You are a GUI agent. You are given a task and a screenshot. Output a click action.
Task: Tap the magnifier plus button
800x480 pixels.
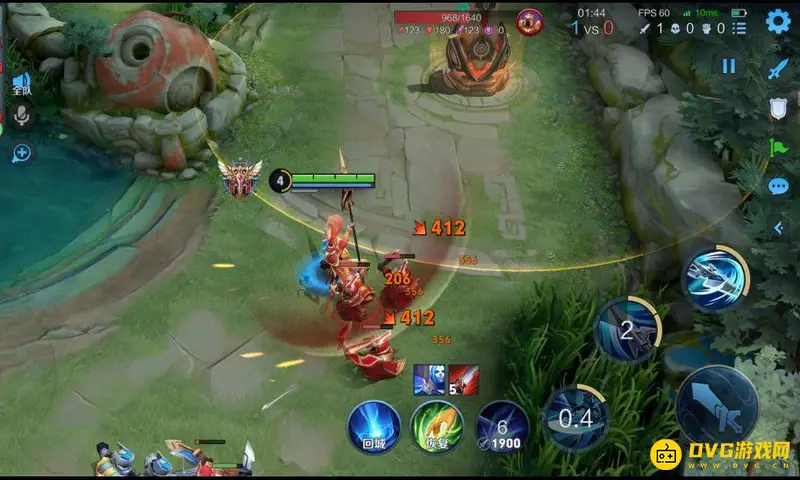[x=21, y=153]
